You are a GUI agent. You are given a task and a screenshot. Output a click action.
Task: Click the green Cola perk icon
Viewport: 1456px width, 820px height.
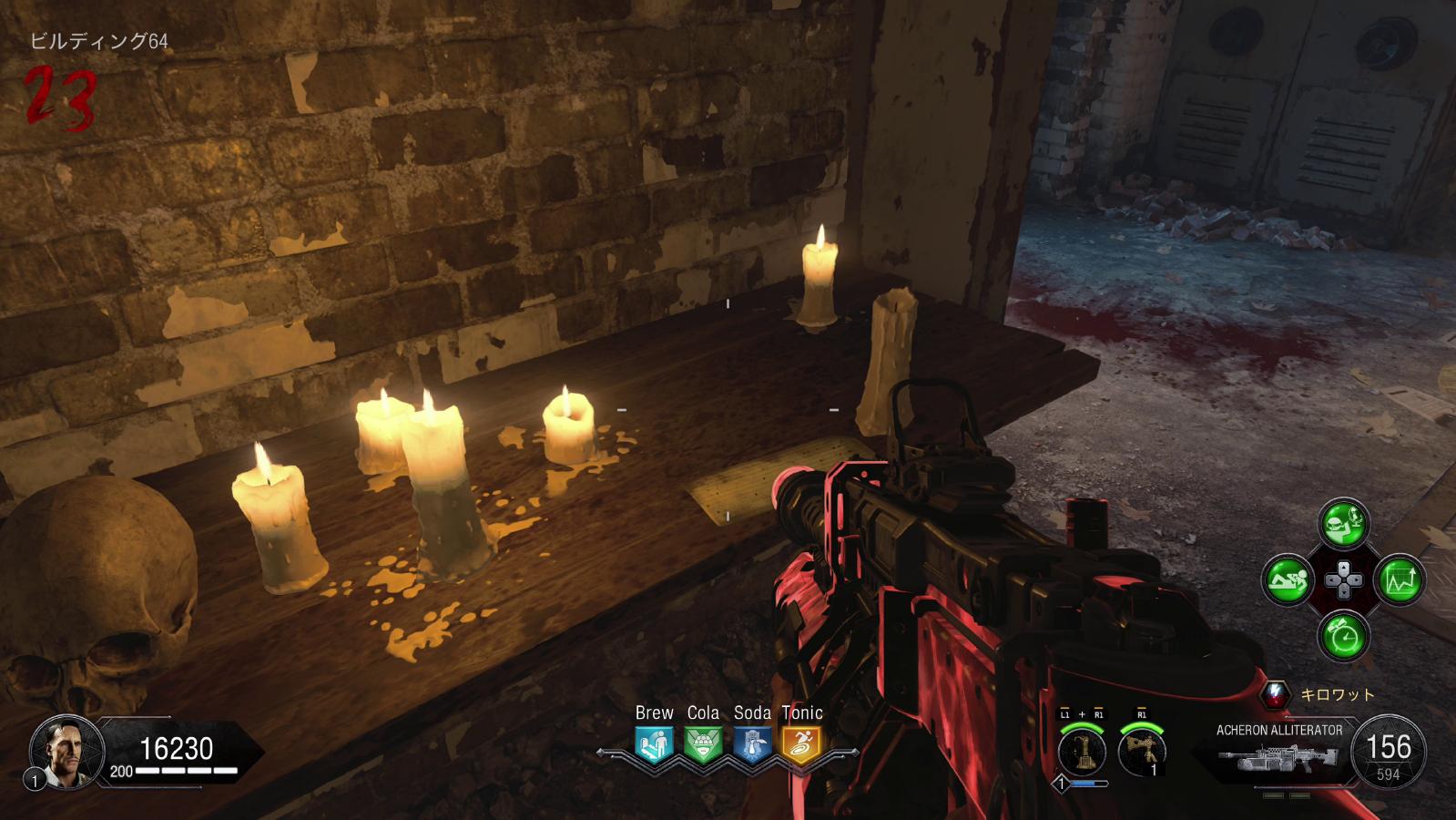(x=703, y=744)
